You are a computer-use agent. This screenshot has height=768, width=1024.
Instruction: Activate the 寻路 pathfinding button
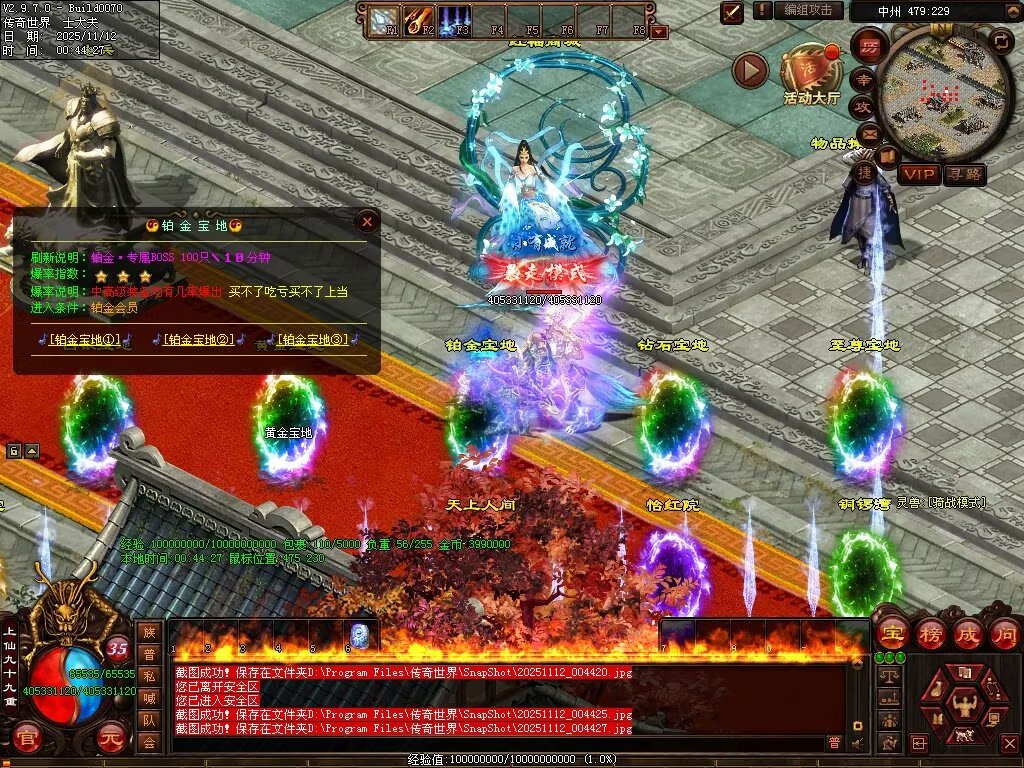coord(964,174)
